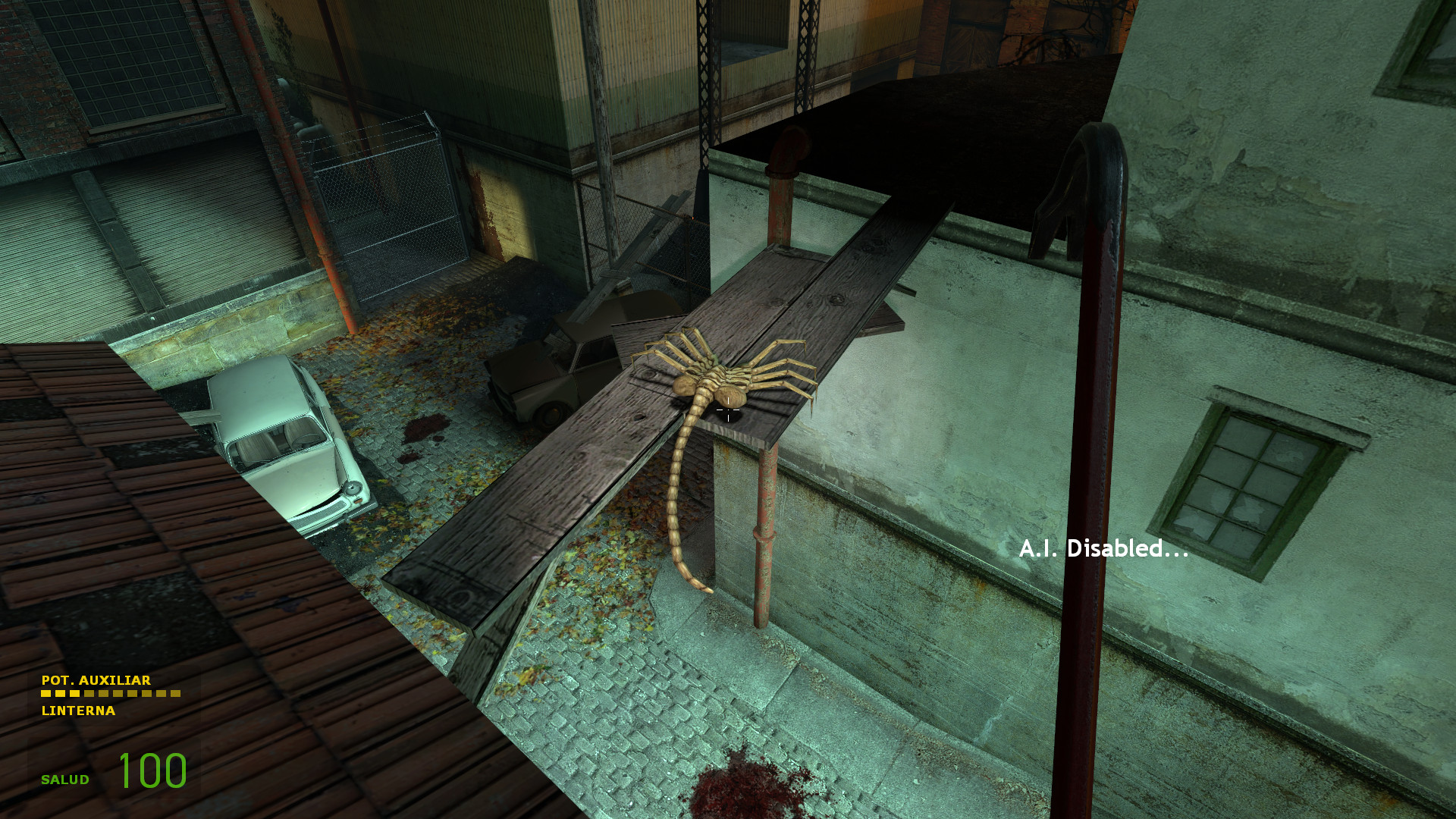
Task: Click the crosshair in screen center
Action: click(x=728, y=409)
